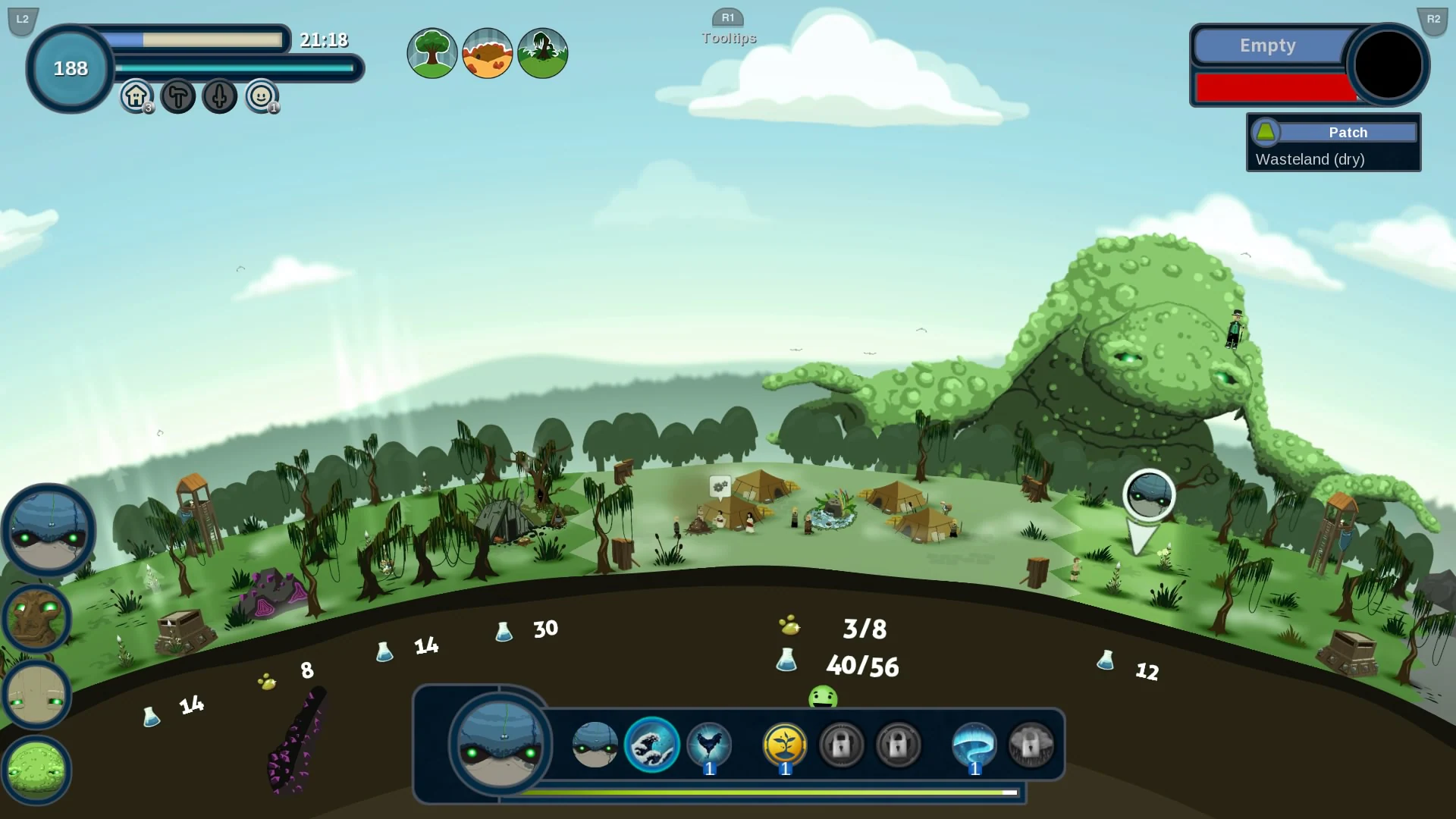Open the Patch info panel entry
The width and height of the screenshot is (1456, 819).
click(1350, 132)
